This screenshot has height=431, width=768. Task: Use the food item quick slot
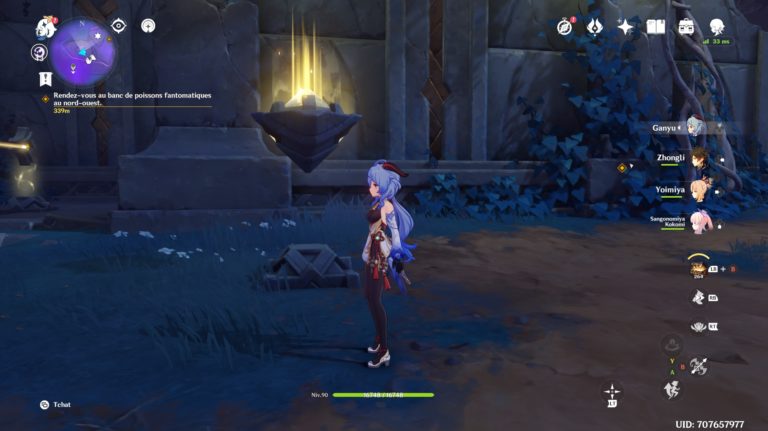pyautogui.click(x=698, y=268)
